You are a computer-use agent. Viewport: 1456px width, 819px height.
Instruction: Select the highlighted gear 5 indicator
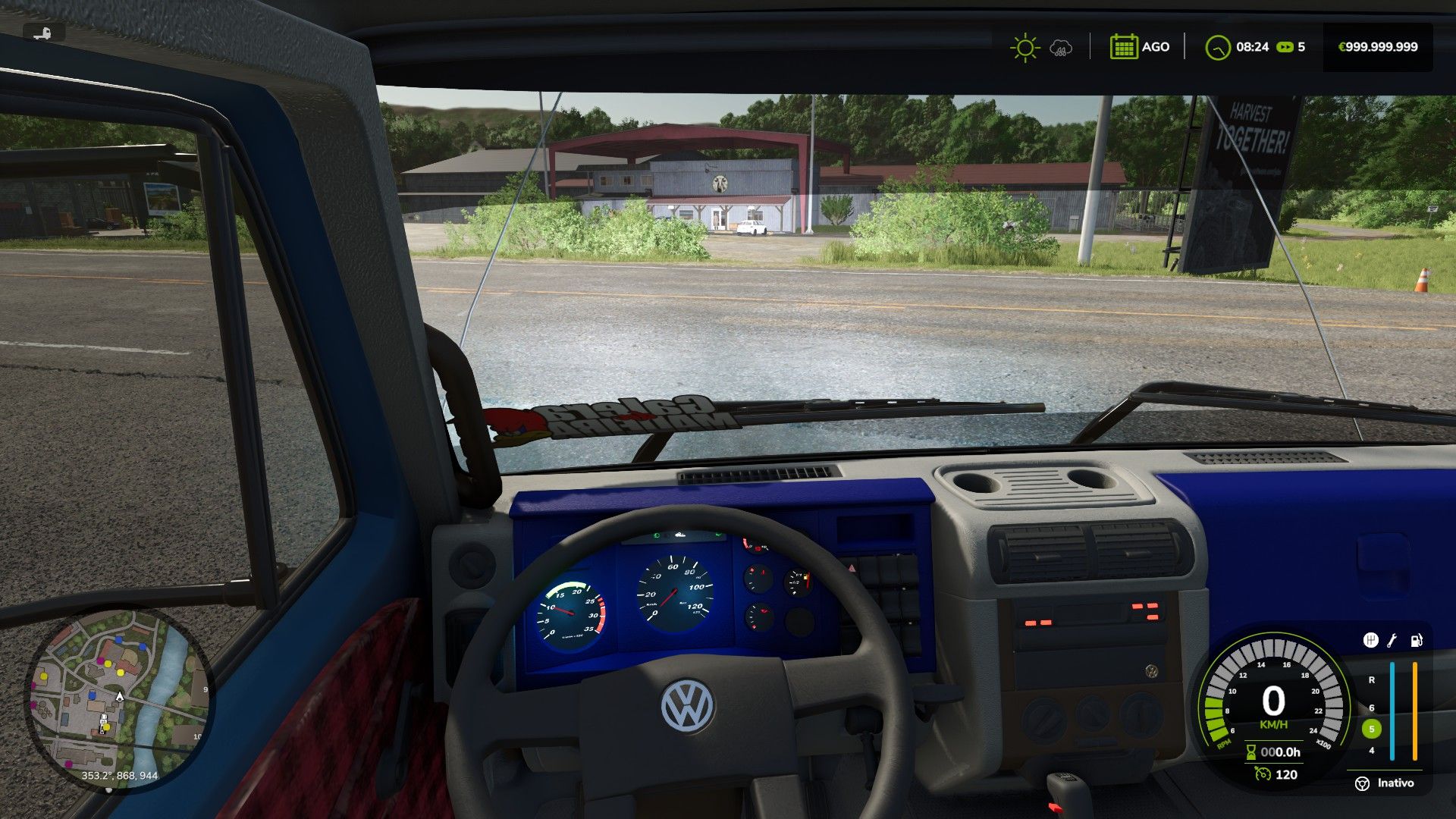[x=1371, y=729]
